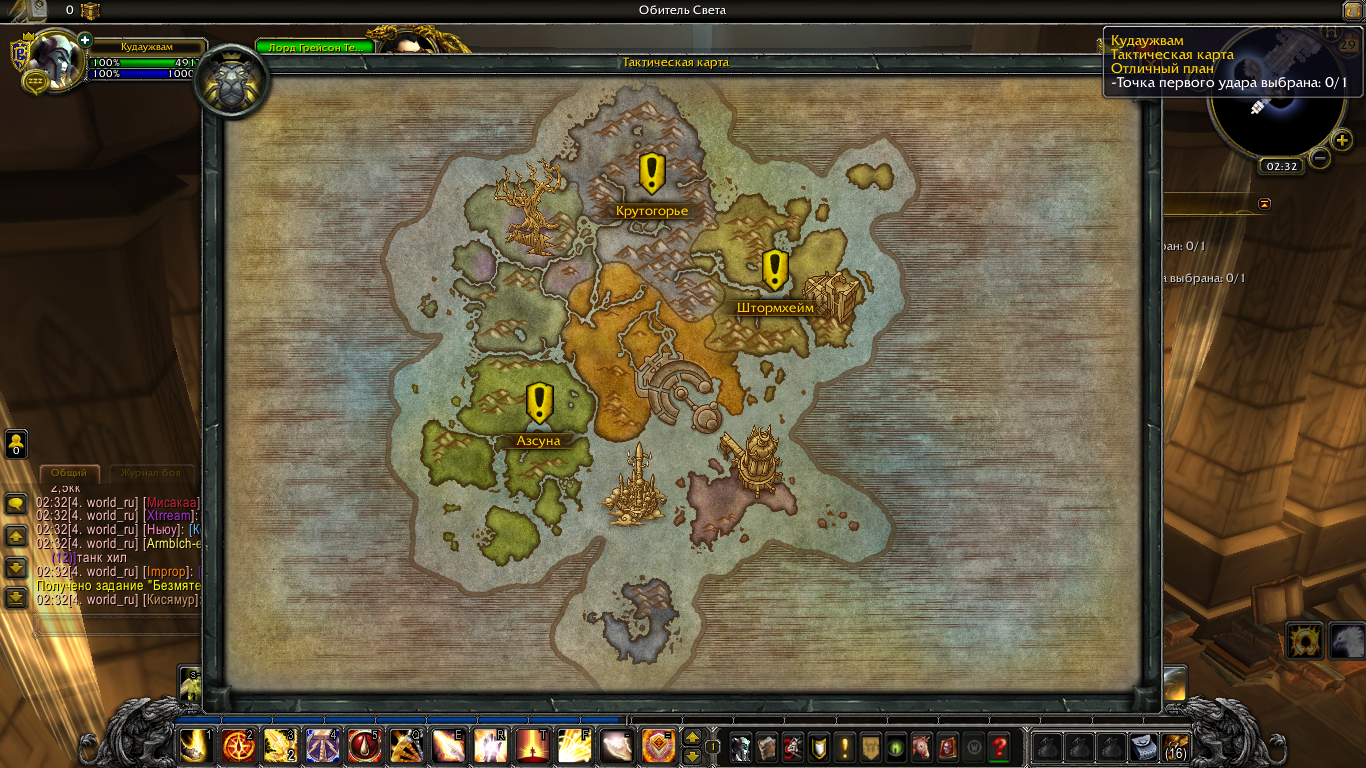Click the minimap clock showing 02:32

click(x=1280, y=166)
